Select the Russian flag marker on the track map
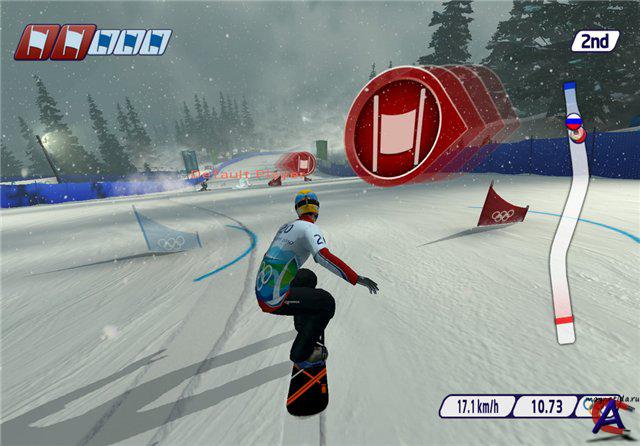 [x=574, y=122]
